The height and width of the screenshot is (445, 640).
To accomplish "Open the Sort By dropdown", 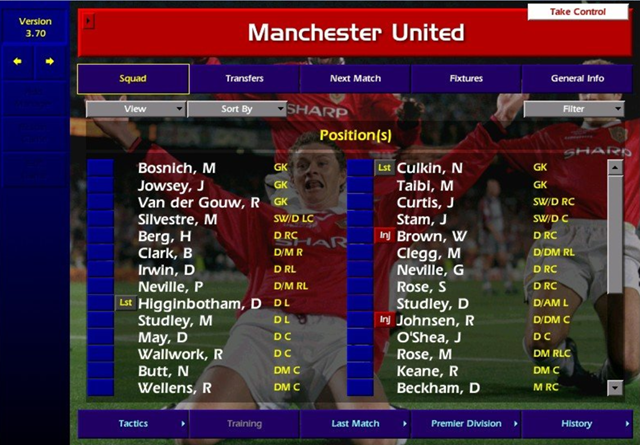I will (x=237, y=109).
